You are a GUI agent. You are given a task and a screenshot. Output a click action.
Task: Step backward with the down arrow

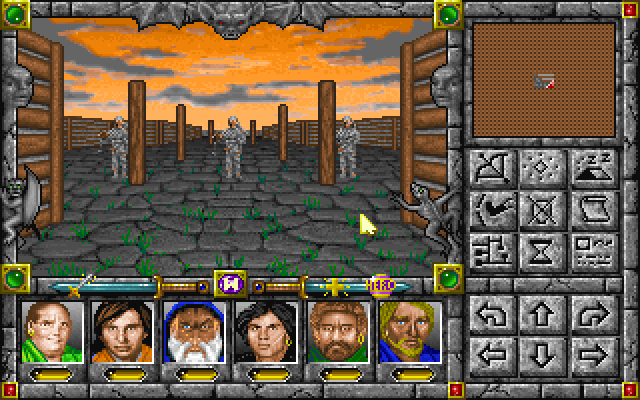pos(544,354)
